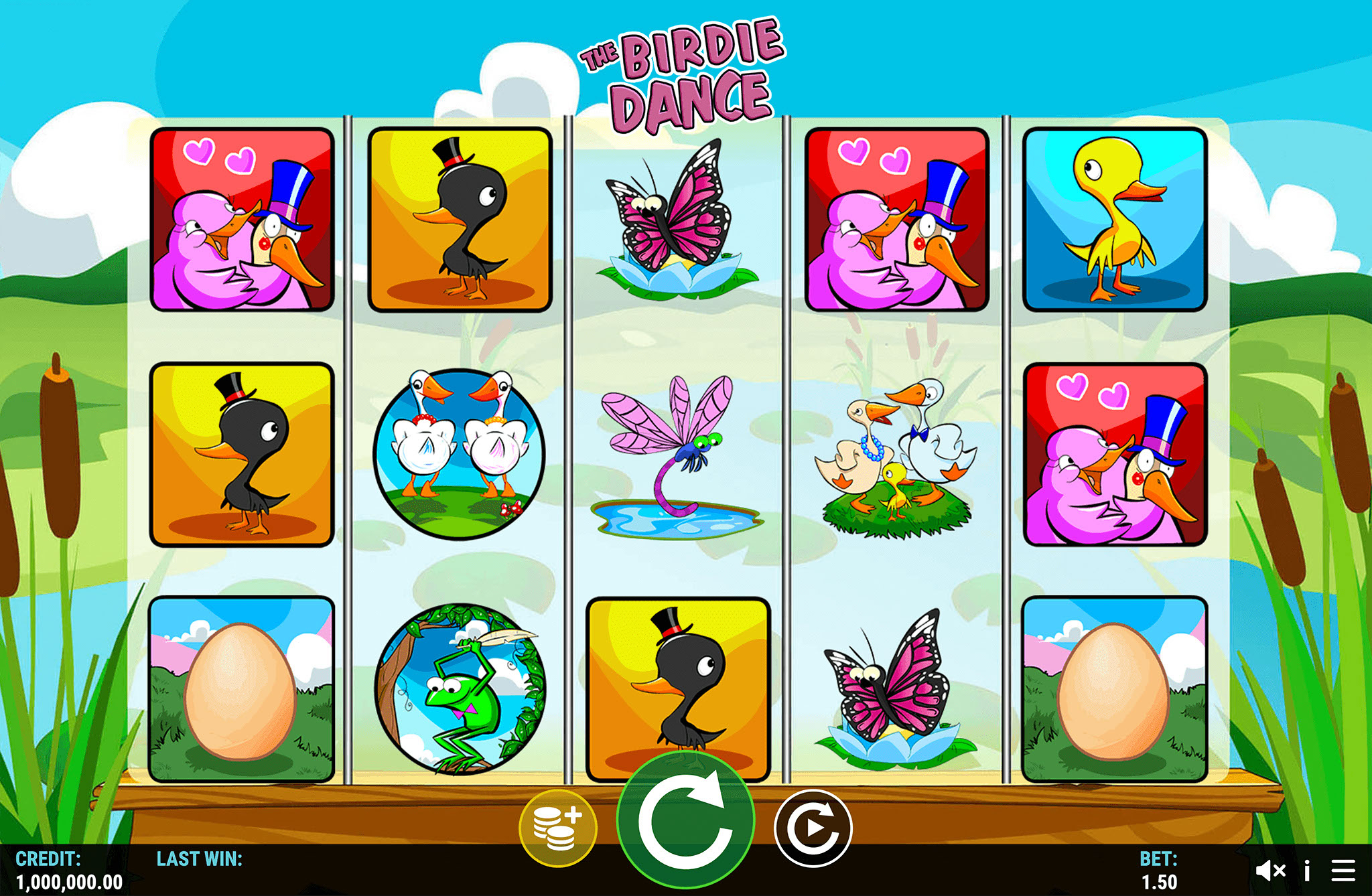Open the info paytable icon
This screenshot has height=896, width=1372.
tap(1307, 871)
